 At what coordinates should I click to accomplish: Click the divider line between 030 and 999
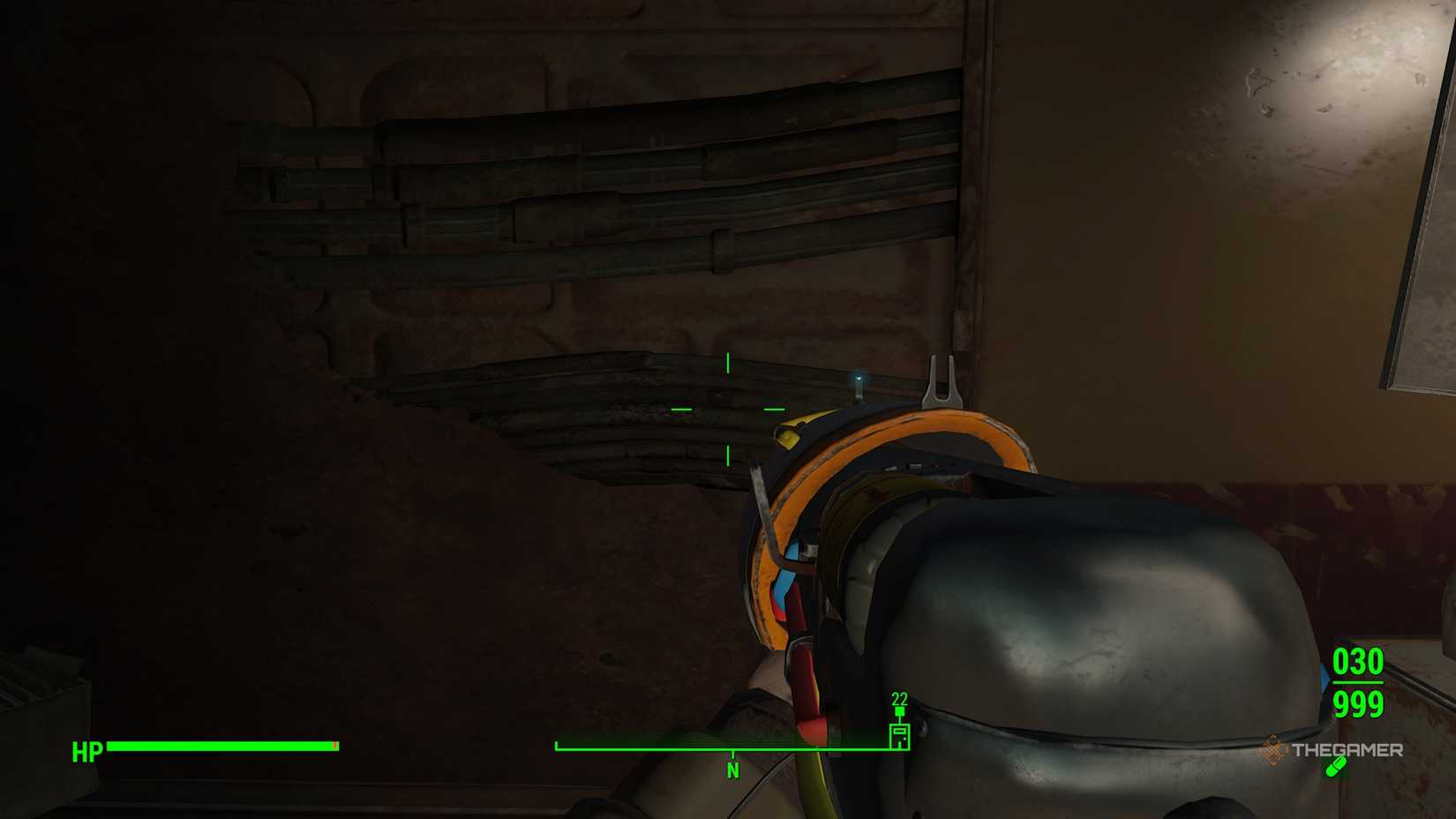coord(1357,682)
